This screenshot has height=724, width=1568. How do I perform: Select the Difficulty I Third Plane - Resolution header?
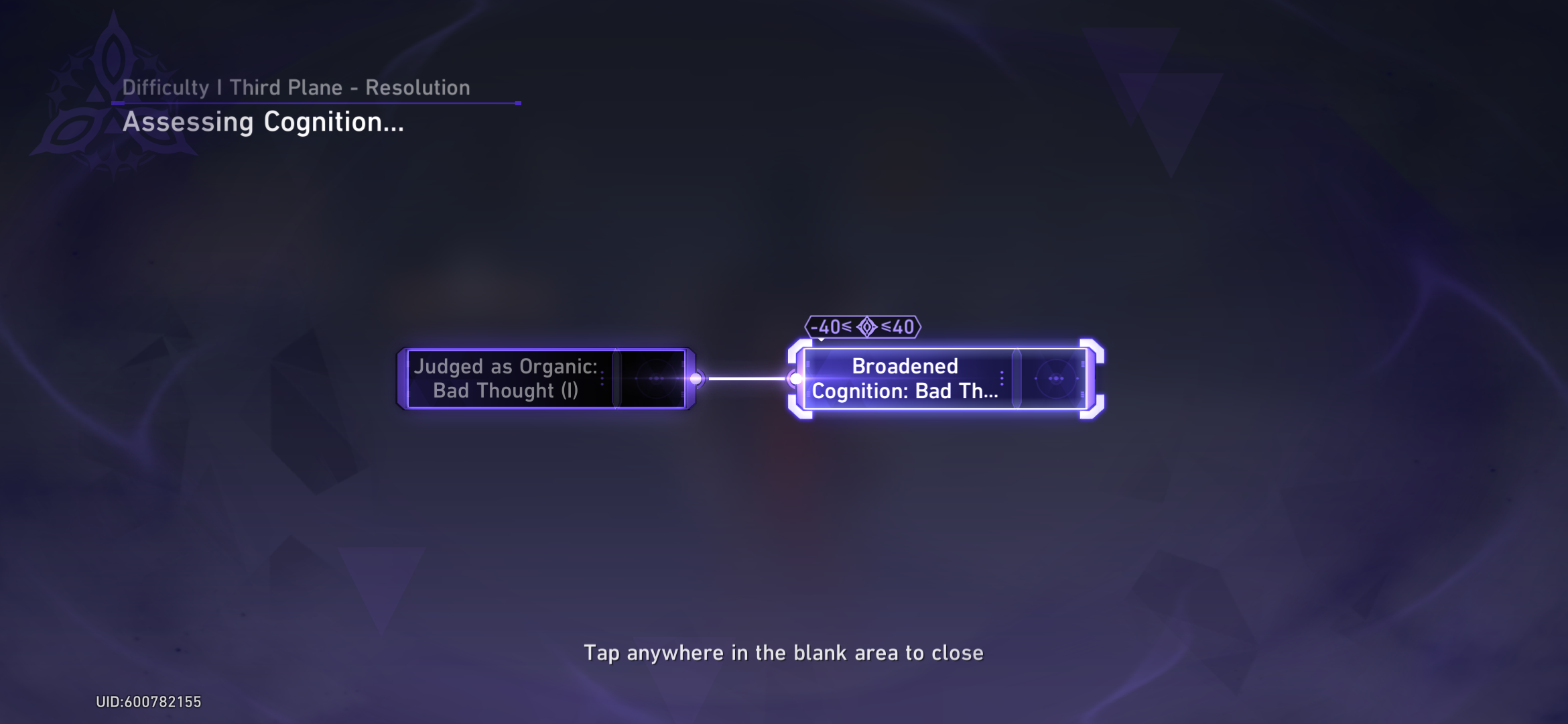(x=297, y=87)
